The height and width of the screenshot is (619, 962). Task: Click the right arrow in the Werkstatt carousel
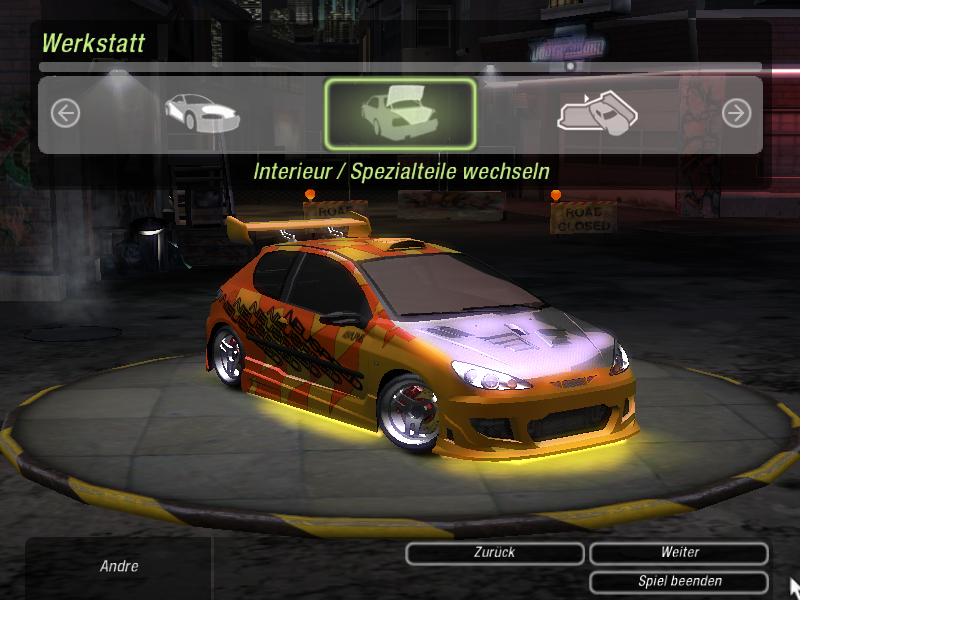click(736, 114)
